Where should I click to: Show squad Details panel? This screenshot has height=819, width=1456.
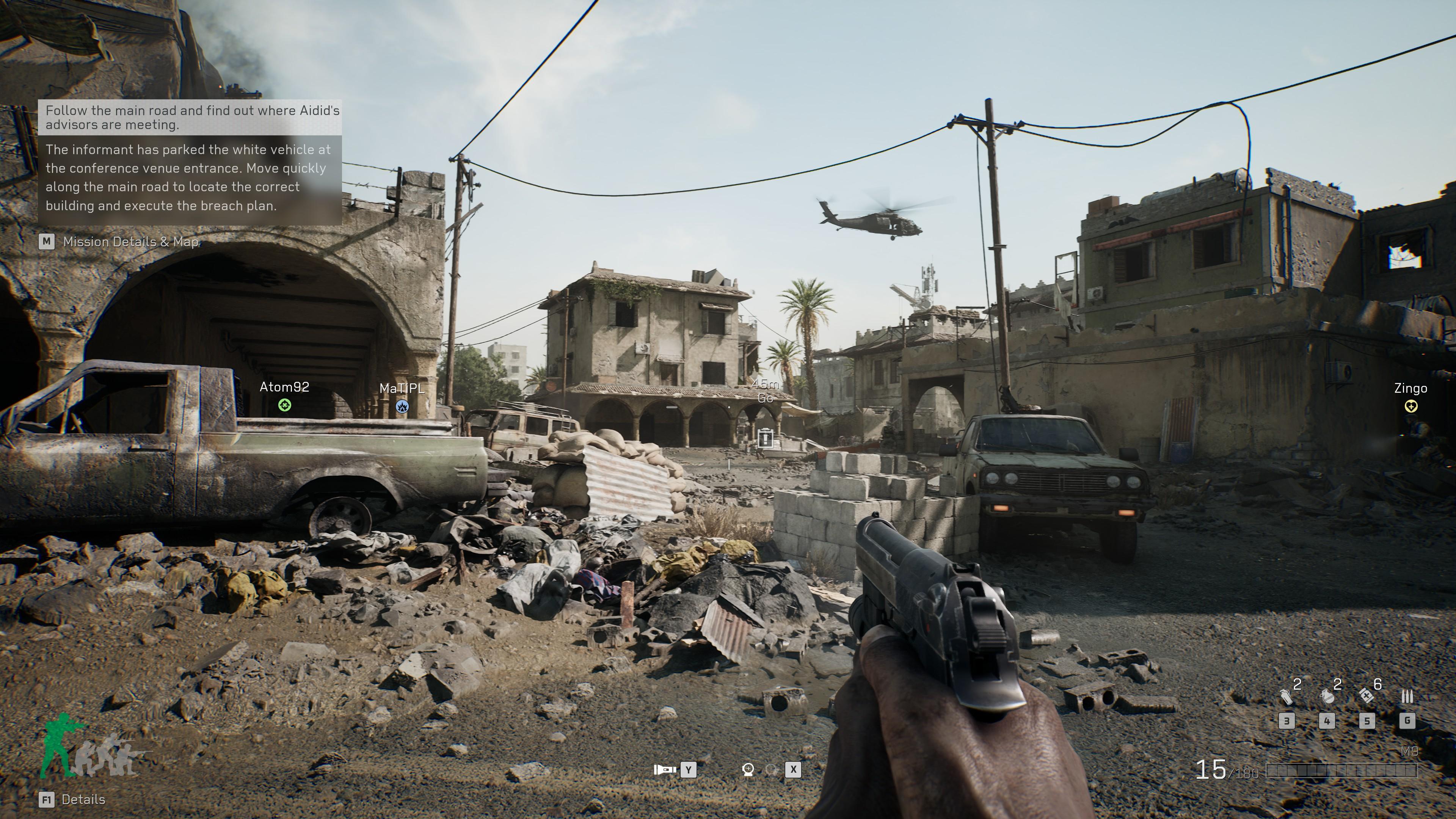click(x=83, y=799)
